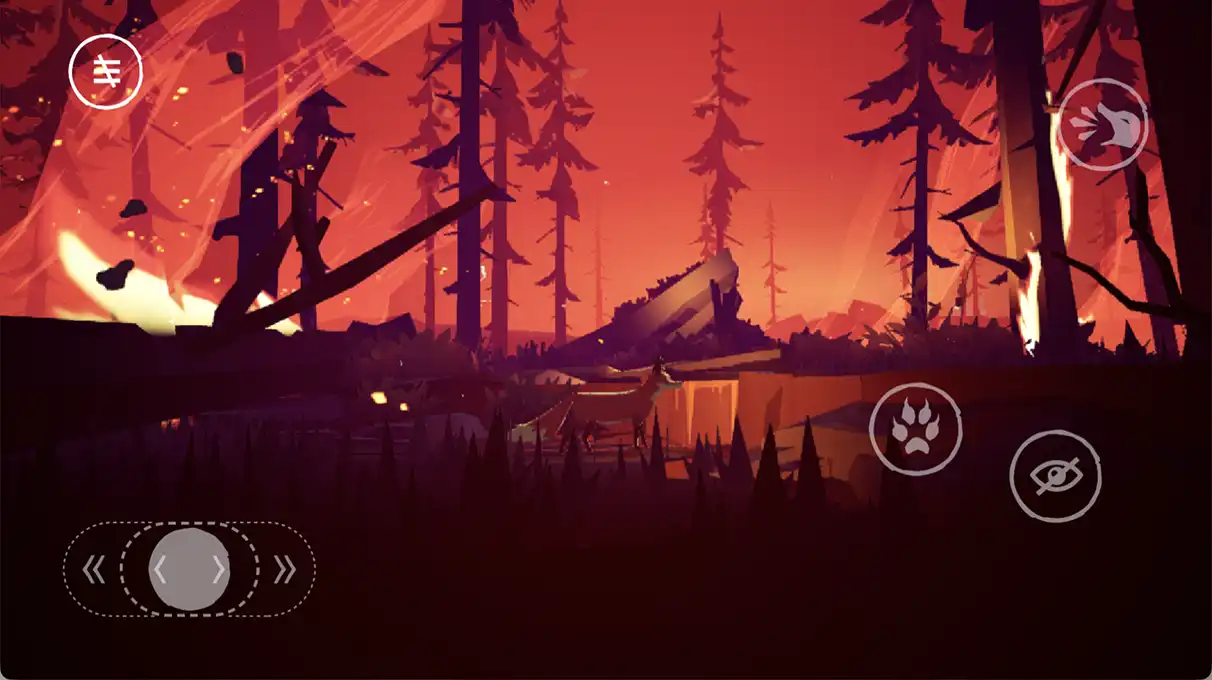Tap the double right arrow run control

pyautogui.click(x=285, y=570)
